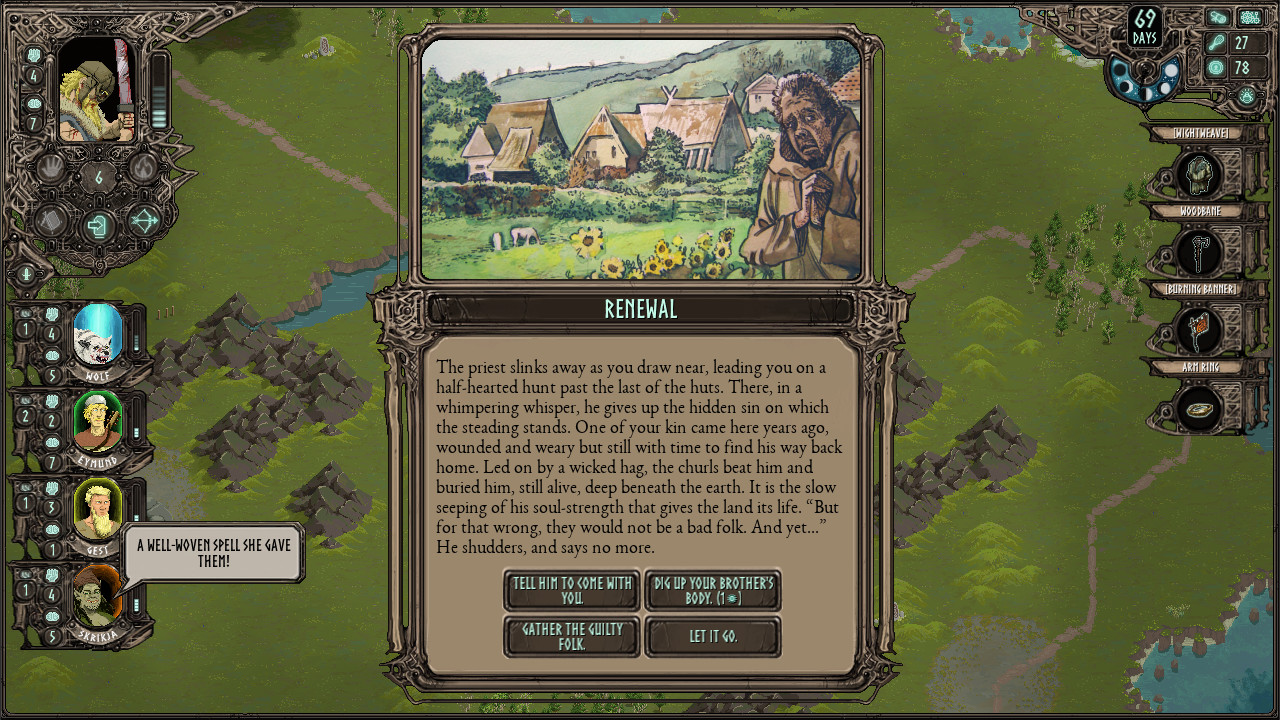The width and height of the screenshot is (1280, 720).
Task: Open the main hero's portrait
Action: click(x=96, y=92)
